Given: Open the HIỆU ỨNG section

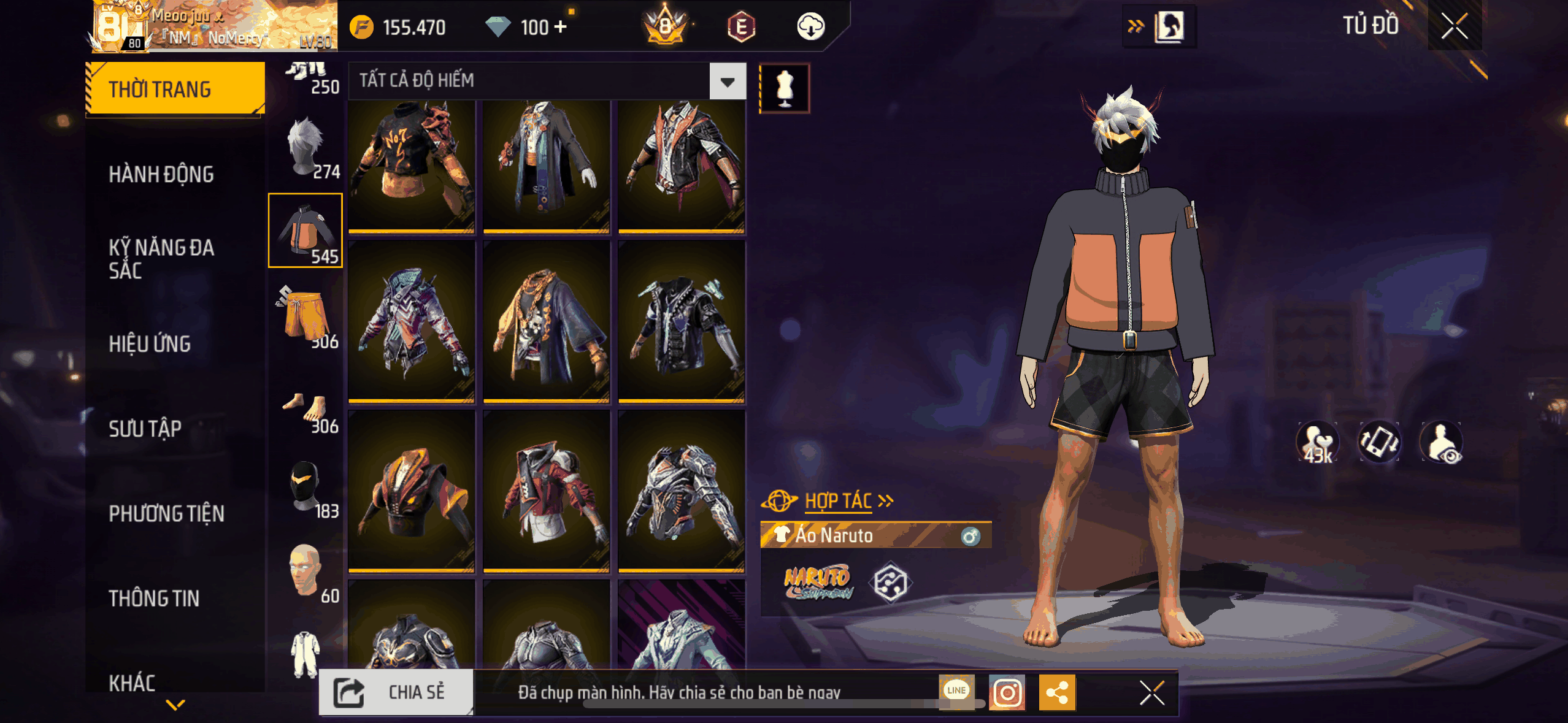Looking at the screenshot, I should point(150,344).
